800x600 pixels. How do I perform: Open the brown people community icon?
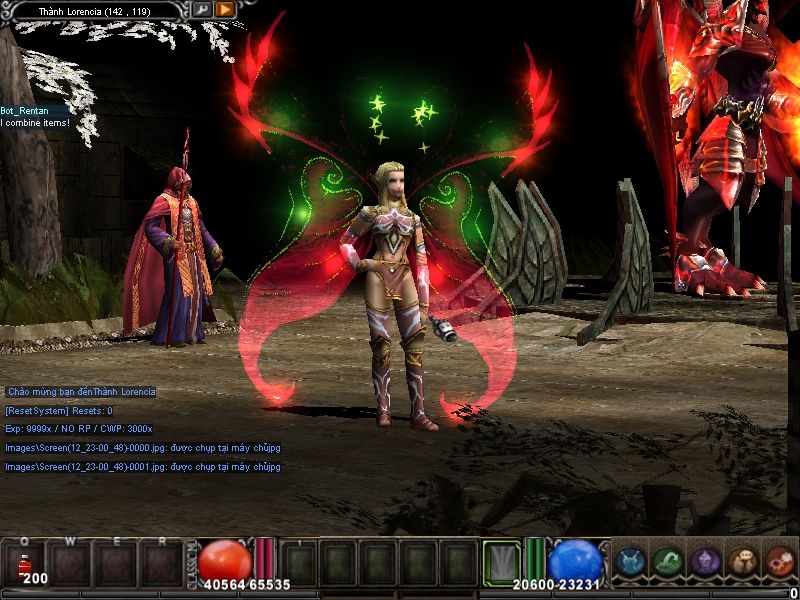point(742,563)
